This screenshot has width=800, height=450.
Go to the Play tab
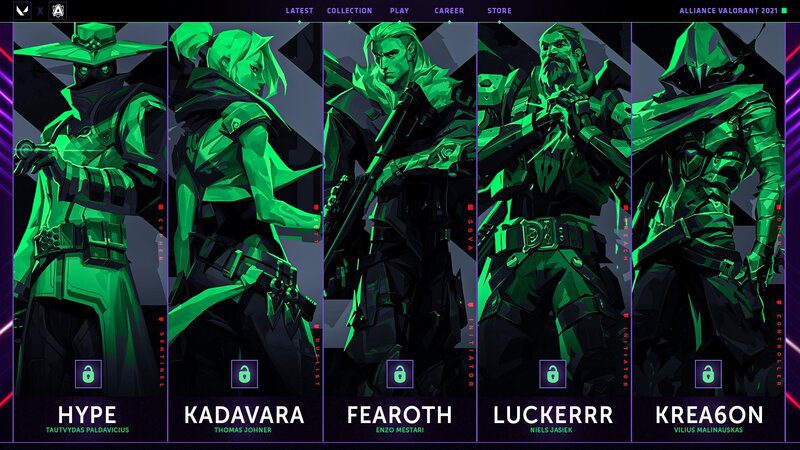[x=400, y=11]
